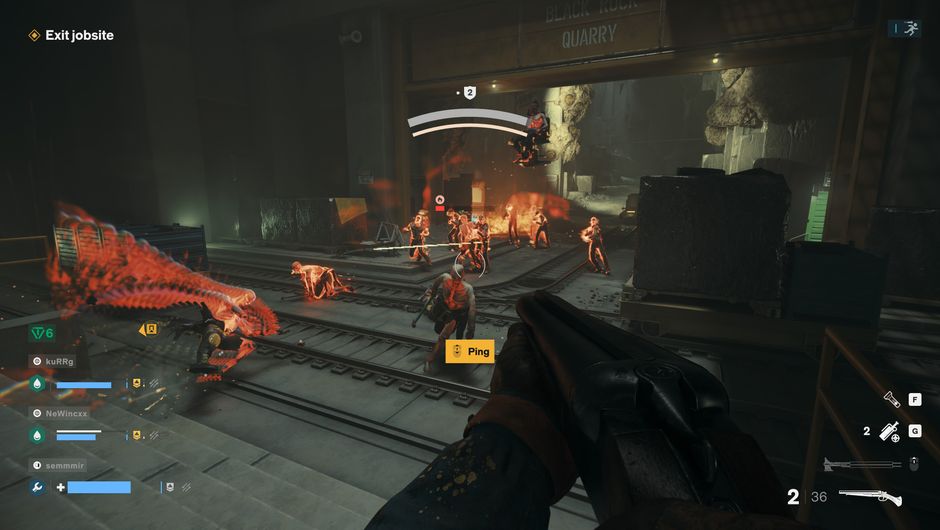
Task: Select the double-barrel shotgun weapon icon
Action: pyautogui.click(x=870, y=497)
